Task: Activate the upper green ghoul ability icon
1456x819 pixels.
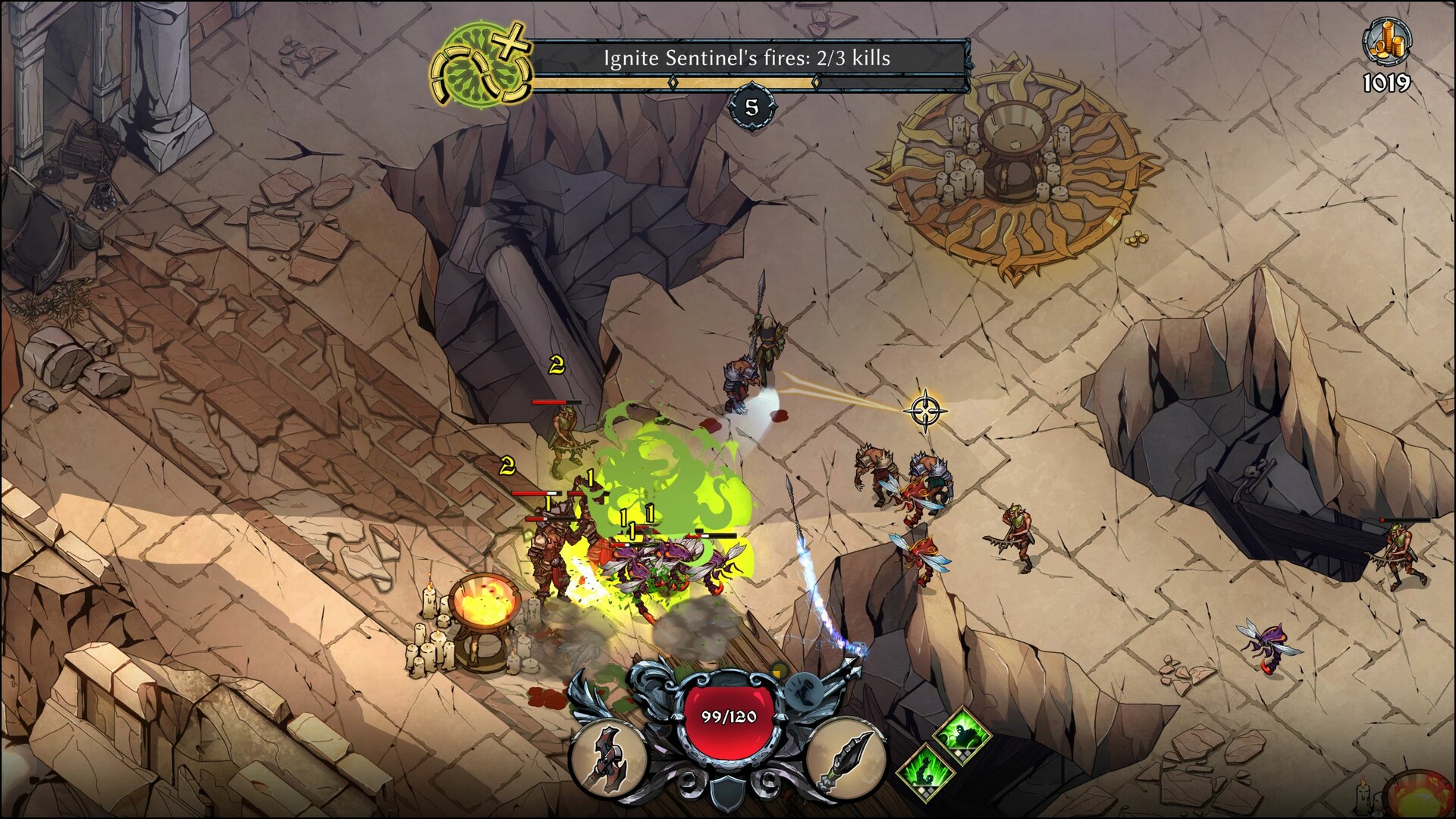Action: click(x=962, y=733)
